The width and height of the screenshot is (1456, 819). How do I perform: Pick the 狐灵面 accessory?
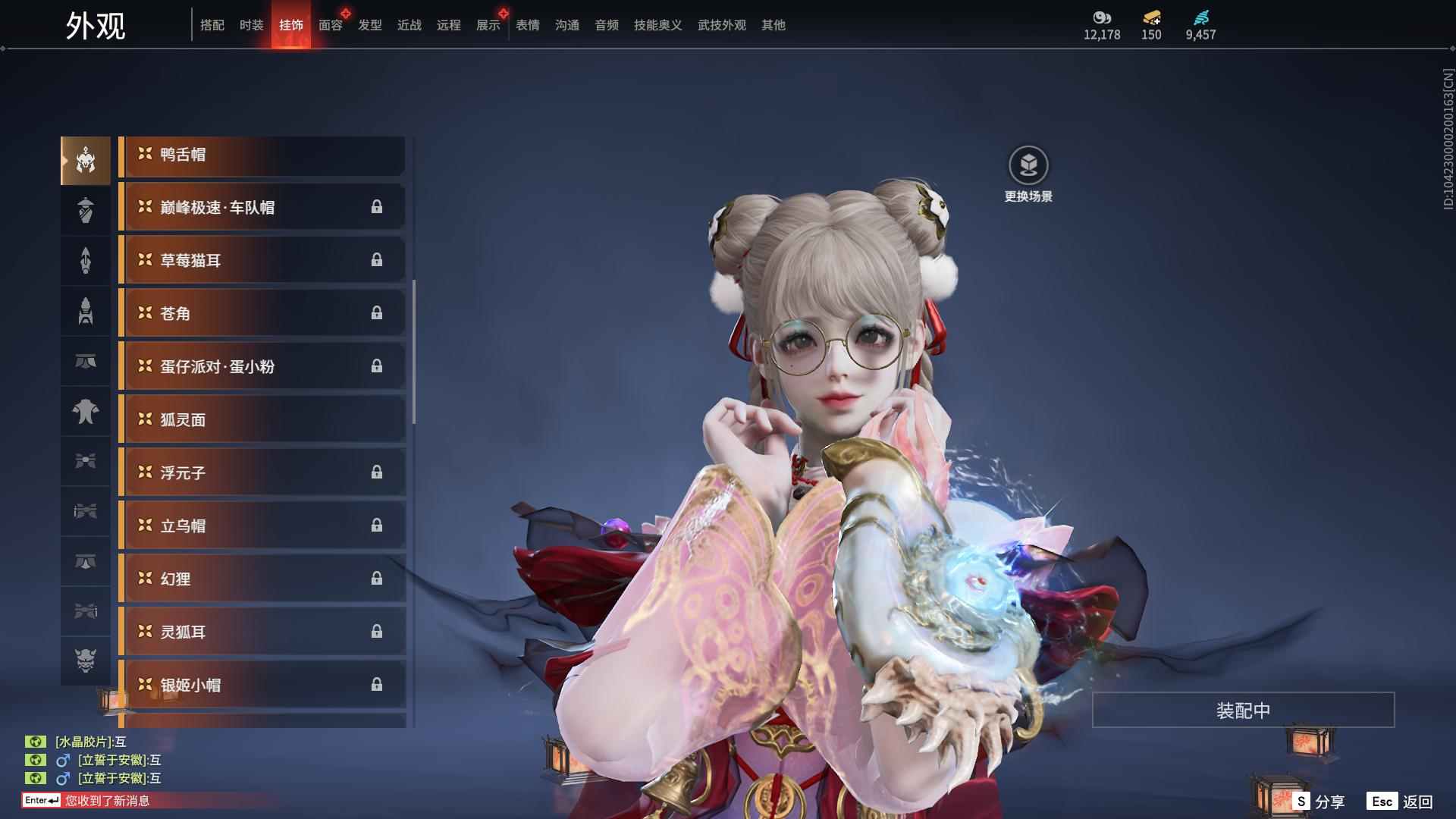point(262,420)
